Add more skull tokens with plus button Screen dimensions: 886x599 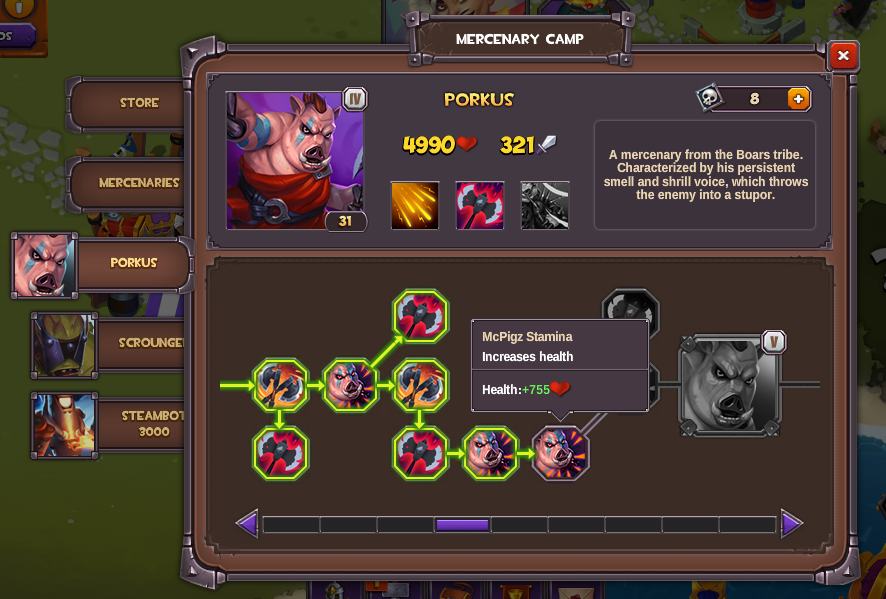pos(797,98)
